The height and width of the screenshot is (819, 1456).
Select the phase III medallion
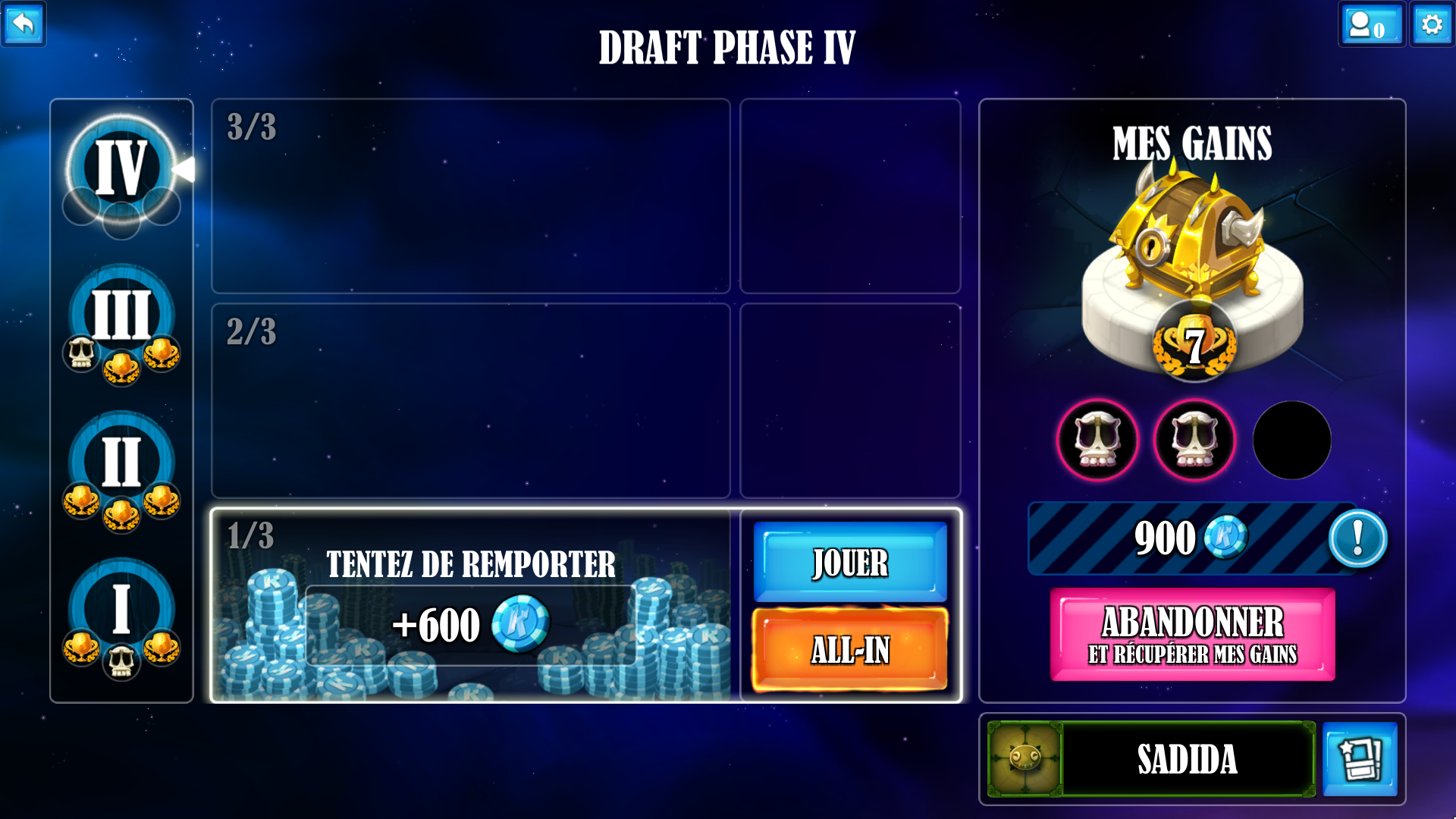click(x=121, y=315)
